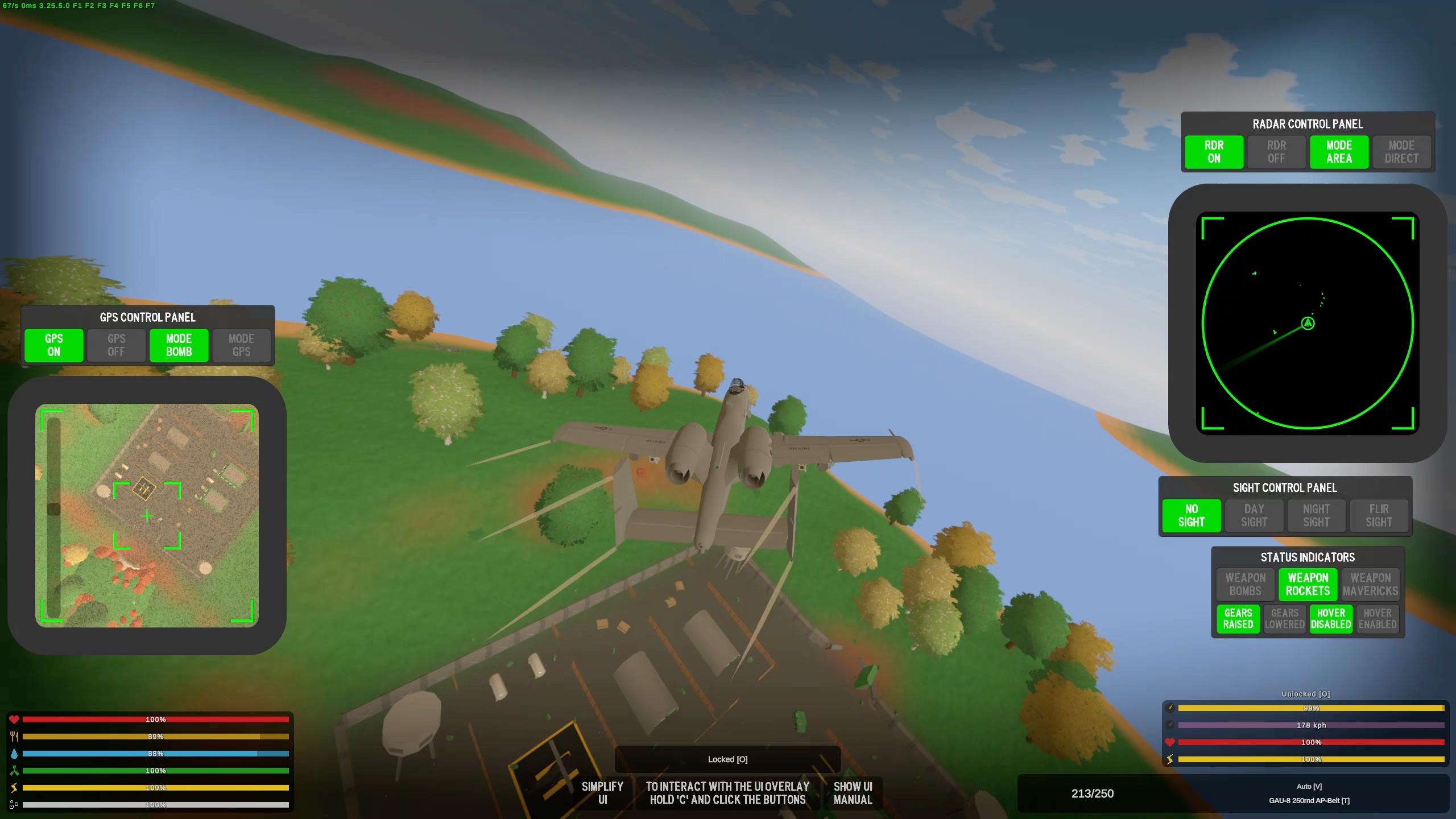Screen dimensions: 1456x819
Task: Select the GPS ON button
Action: point(54,345)
